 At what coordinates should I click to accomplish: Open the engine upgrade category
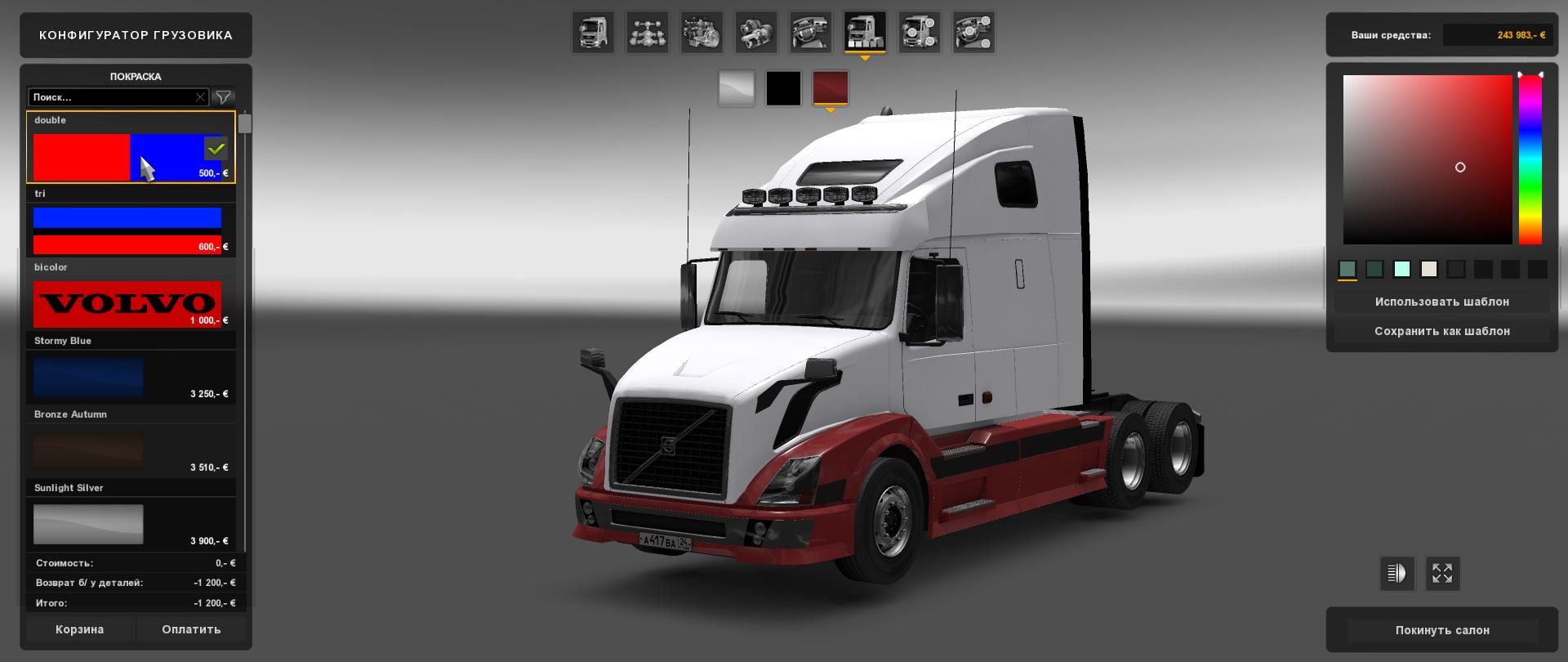click(702, 33)
